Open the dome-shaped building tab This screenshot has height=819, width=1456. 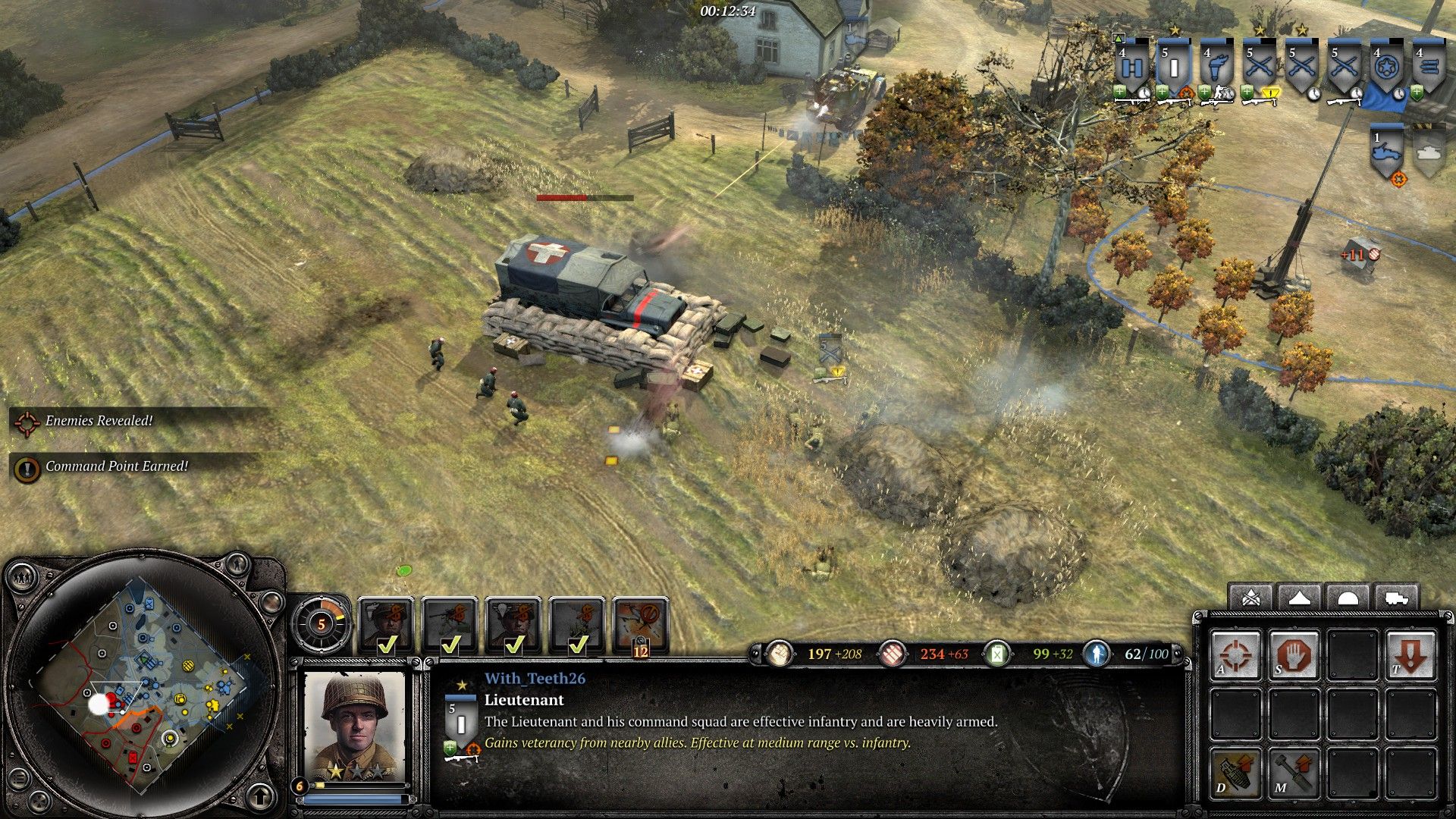tap(1347, 598)
